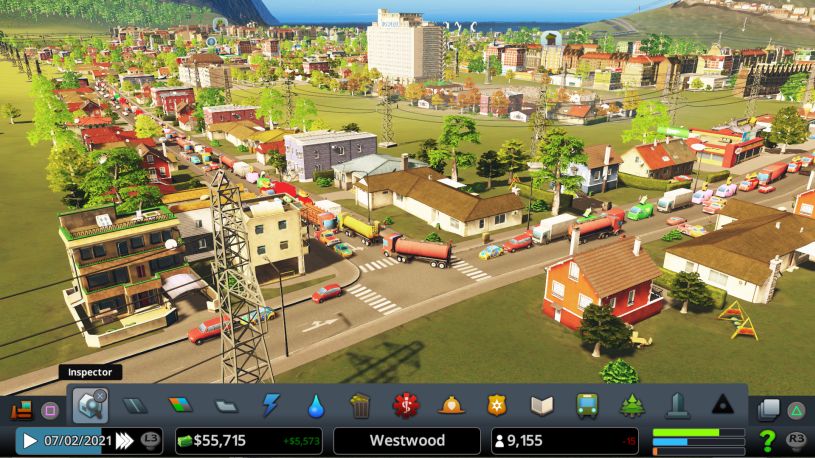Open the Unique Buildings monument menu
815x458 pixels.
[677, 406]
